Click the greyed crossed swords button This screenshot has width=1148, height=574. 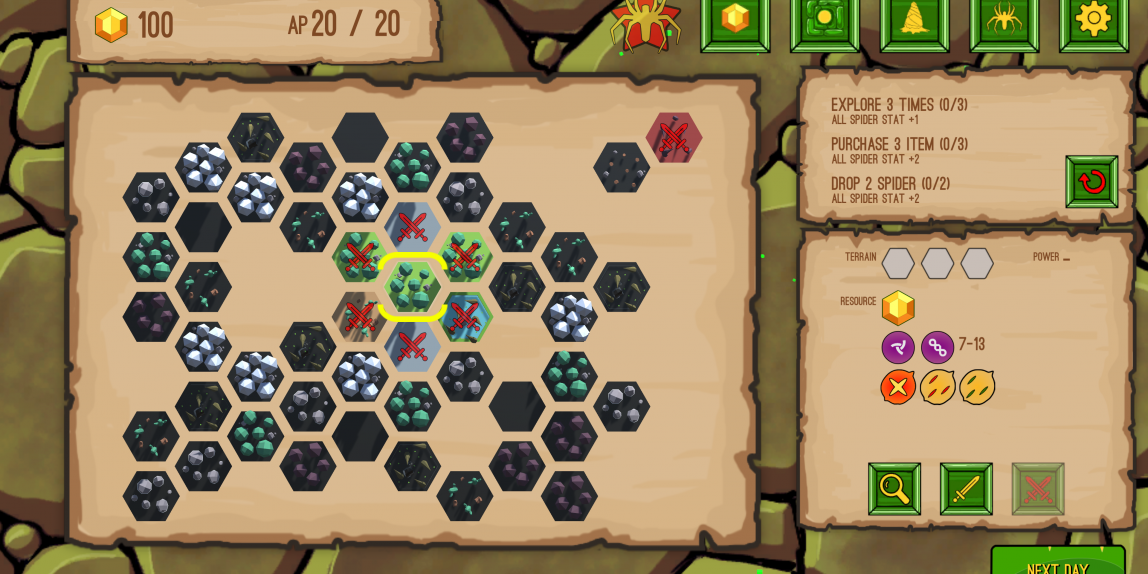coord(1038,489)
